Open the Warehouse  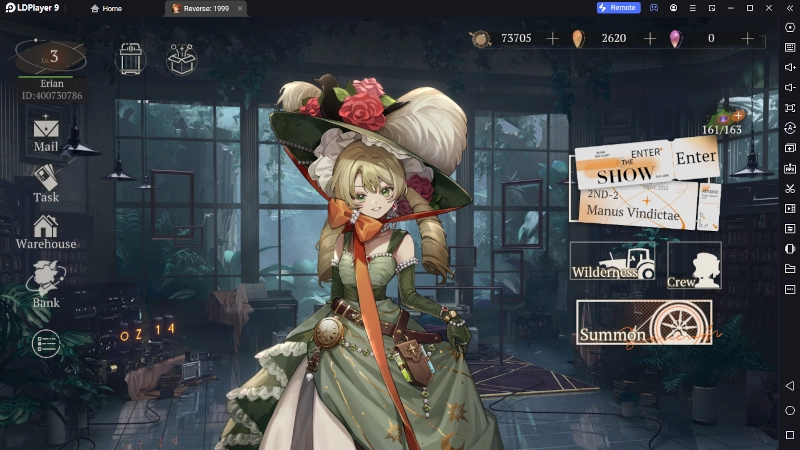pyautogui.click(x=46, y=231)
